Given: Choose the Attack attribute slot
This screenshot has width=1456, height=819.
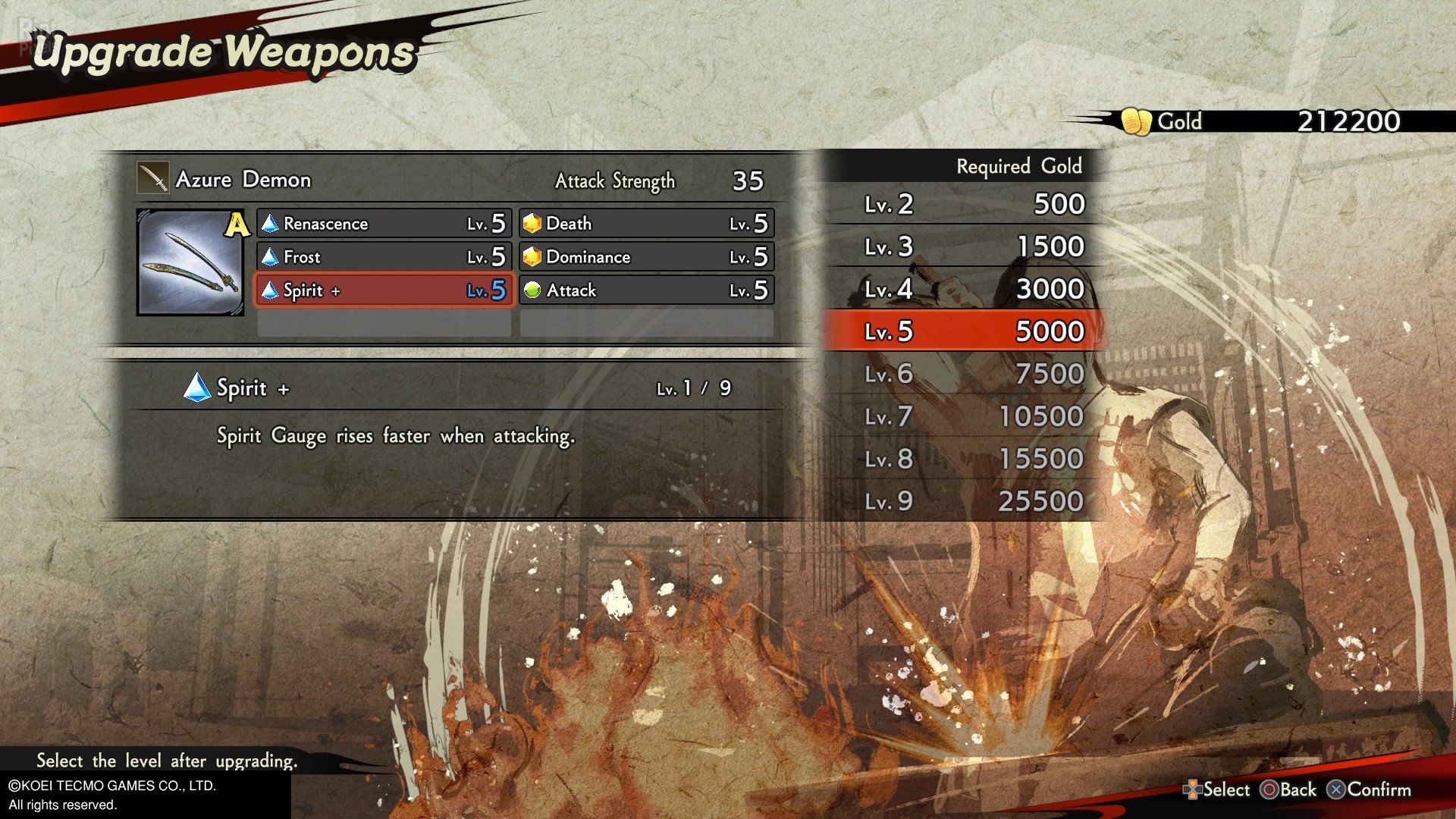Looking at the screenshot, I should coord(647,290).
